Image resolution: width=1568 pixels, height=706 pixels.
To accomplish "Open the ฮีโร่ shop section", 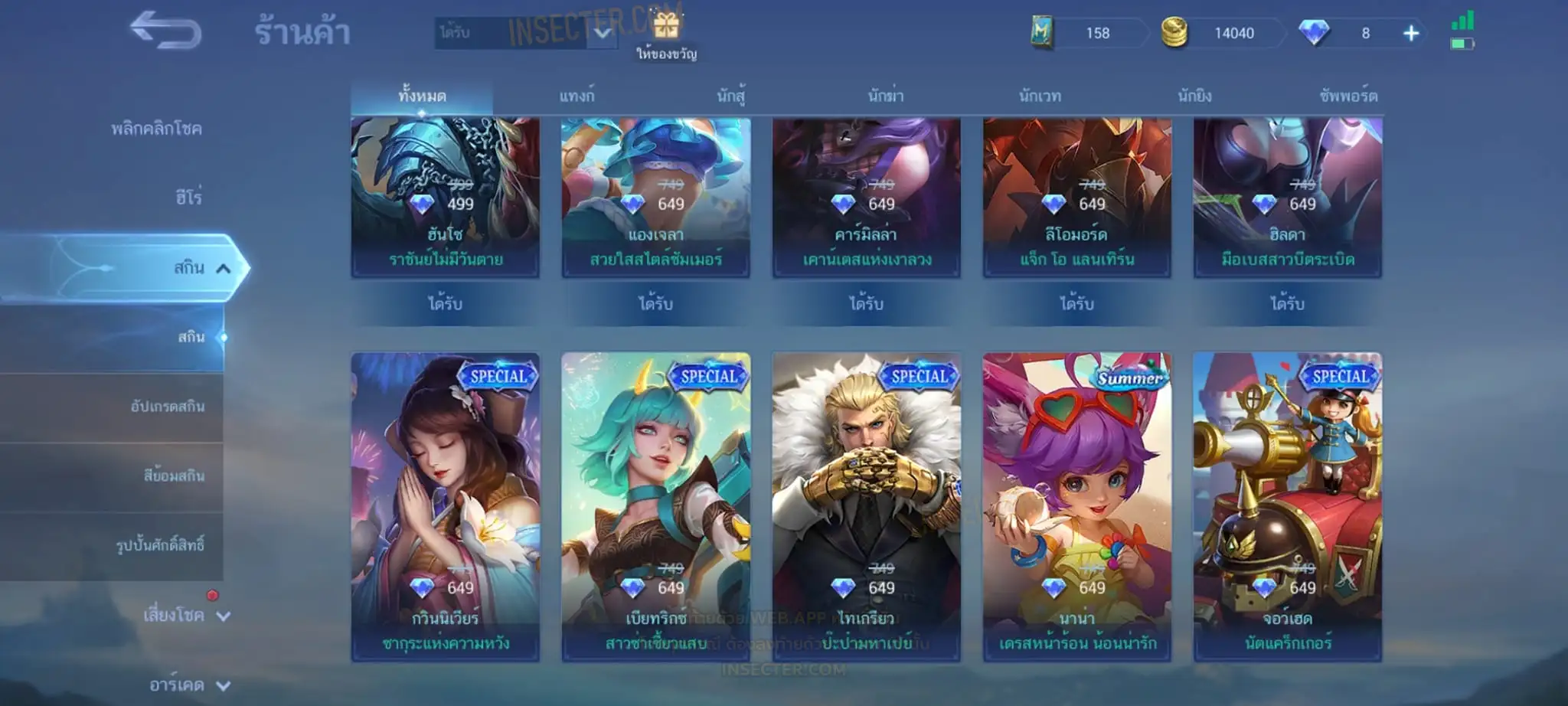I will tap(188, 198).
